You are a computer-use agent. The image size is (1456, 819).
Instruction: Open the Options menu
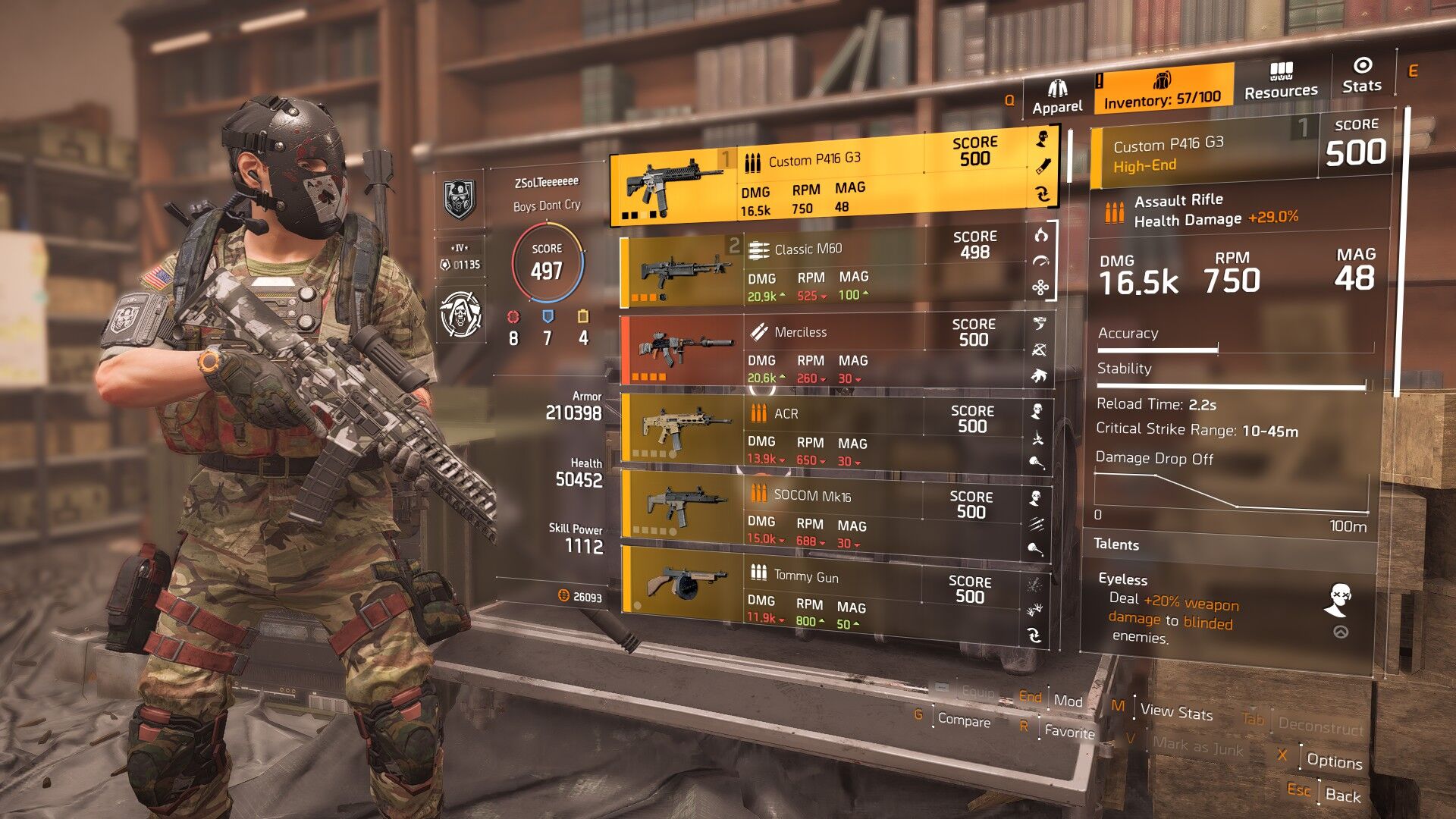[1334, 761]
